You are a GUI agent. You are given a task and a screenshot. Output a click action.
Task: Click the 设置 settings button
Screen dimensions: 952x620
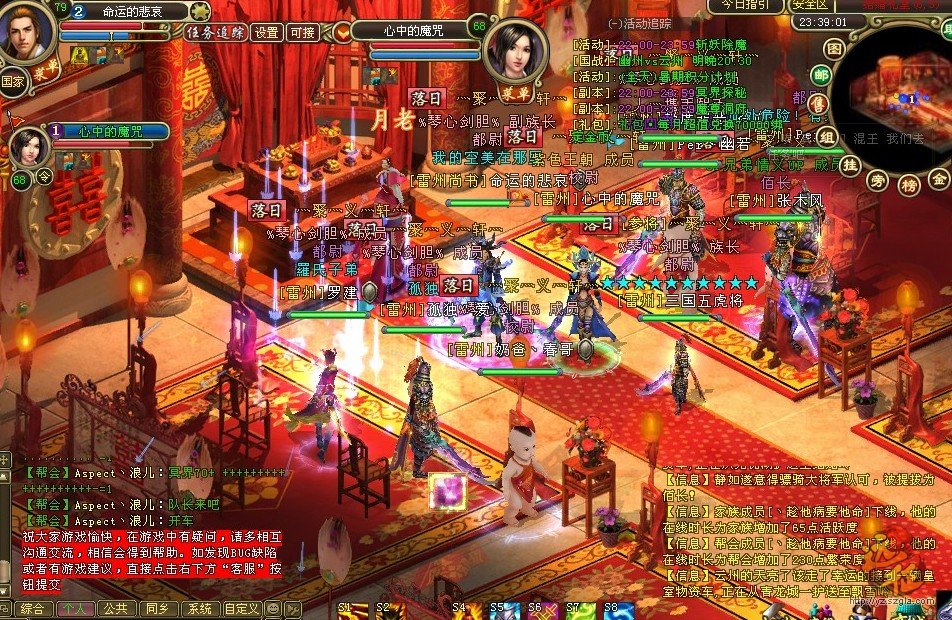tap(267, 32)
